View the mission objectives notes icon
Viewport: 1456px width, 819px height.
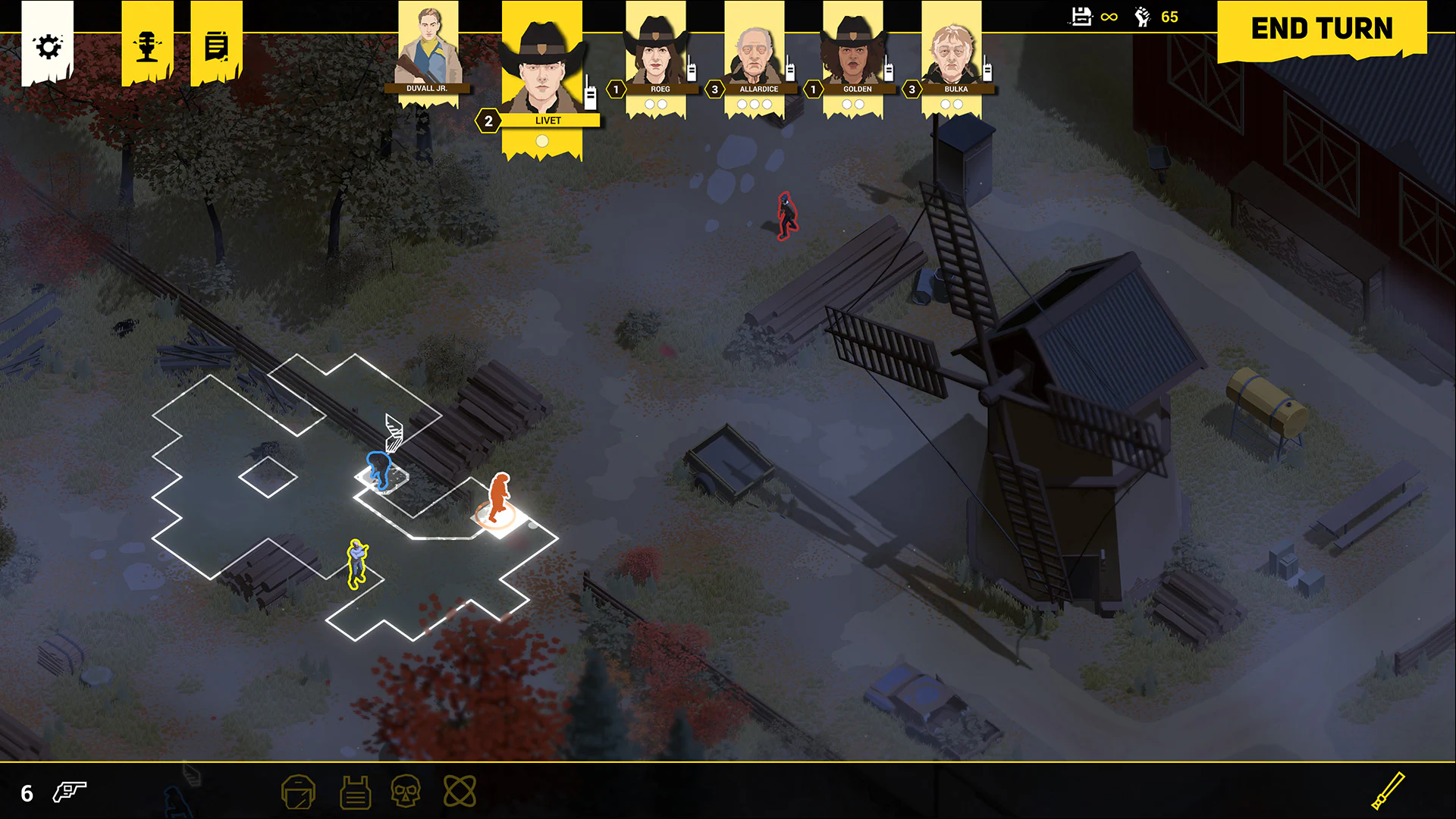click(x=216, y=44)
